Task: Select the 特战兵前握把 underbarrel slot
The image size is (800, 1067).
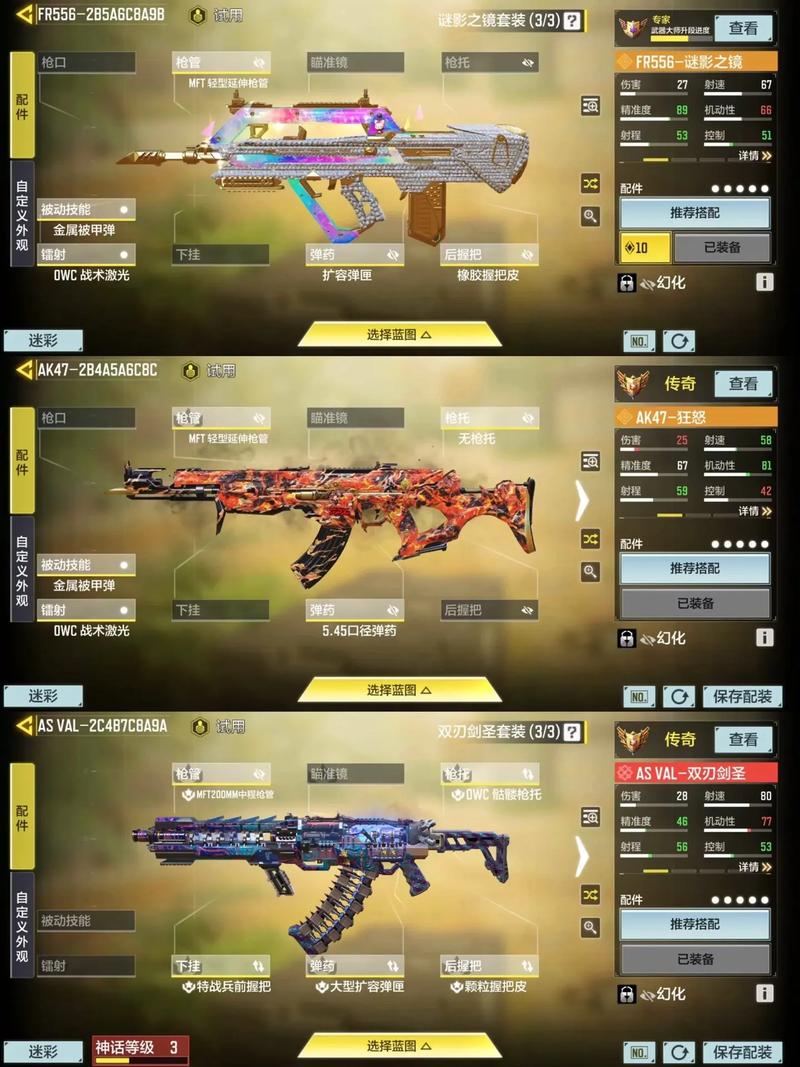Action: coord(220,967)
